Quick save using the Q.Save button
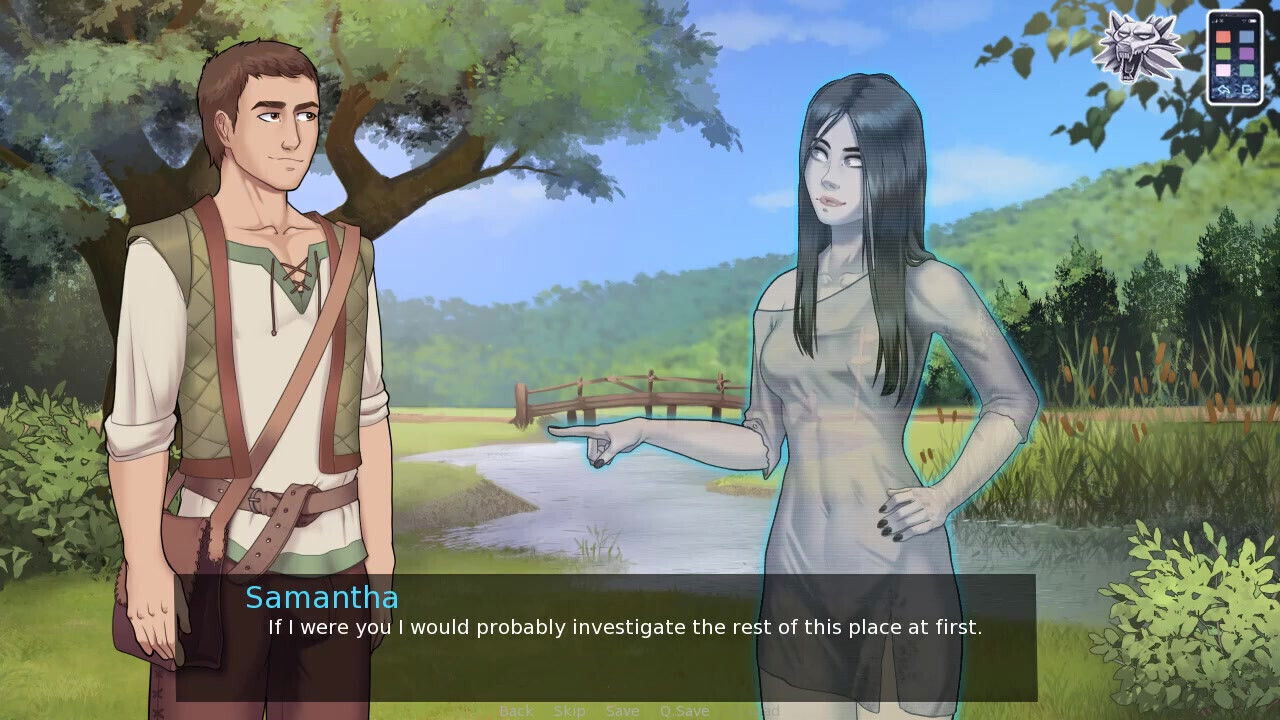Viewport: 1280px width, 720px height. click(684, 711)
